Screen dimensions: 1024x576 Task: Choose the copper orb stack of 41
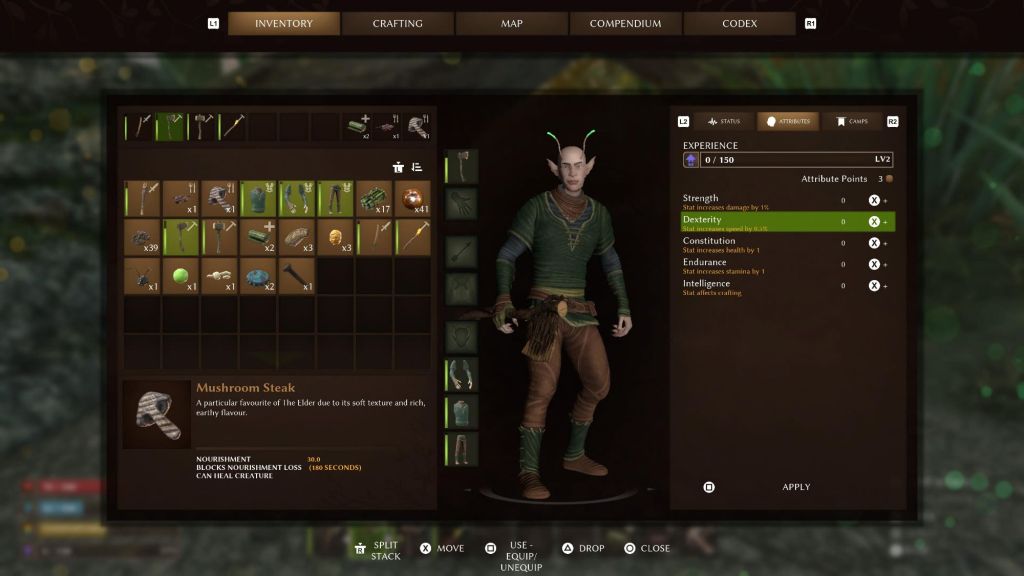(x=412, y=198)
